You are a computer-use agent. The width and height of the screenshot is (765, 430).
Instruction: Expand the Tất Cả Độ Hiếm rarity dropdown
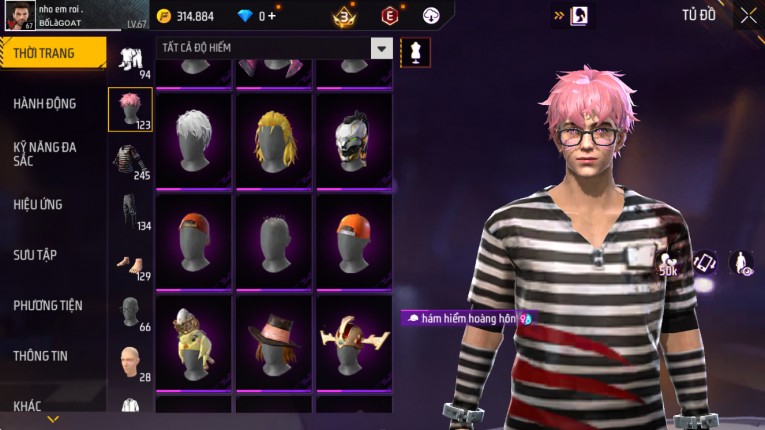click(381, 48)
